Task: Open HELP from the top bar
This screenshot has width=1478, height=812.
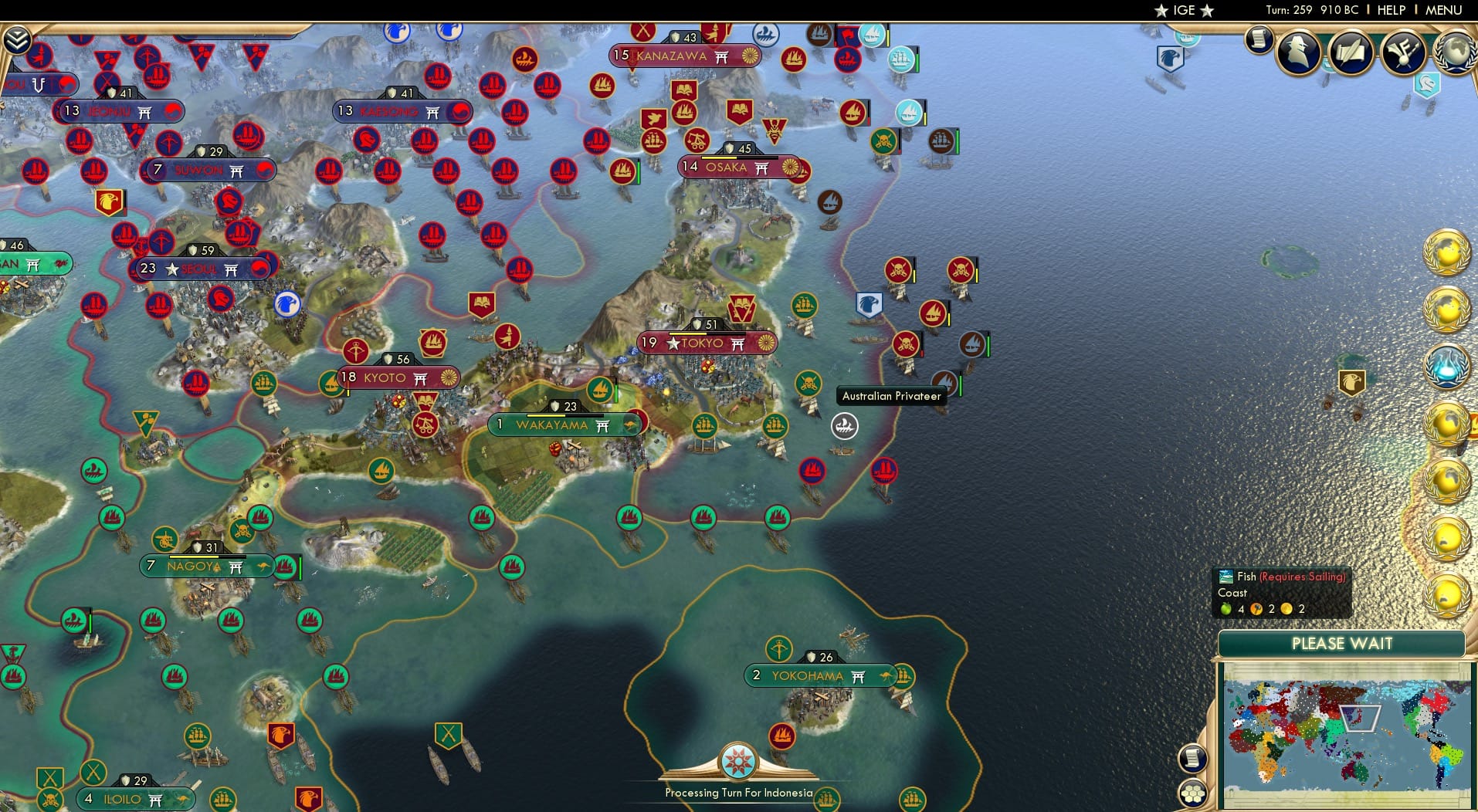Action: (x=1390, y=10)
